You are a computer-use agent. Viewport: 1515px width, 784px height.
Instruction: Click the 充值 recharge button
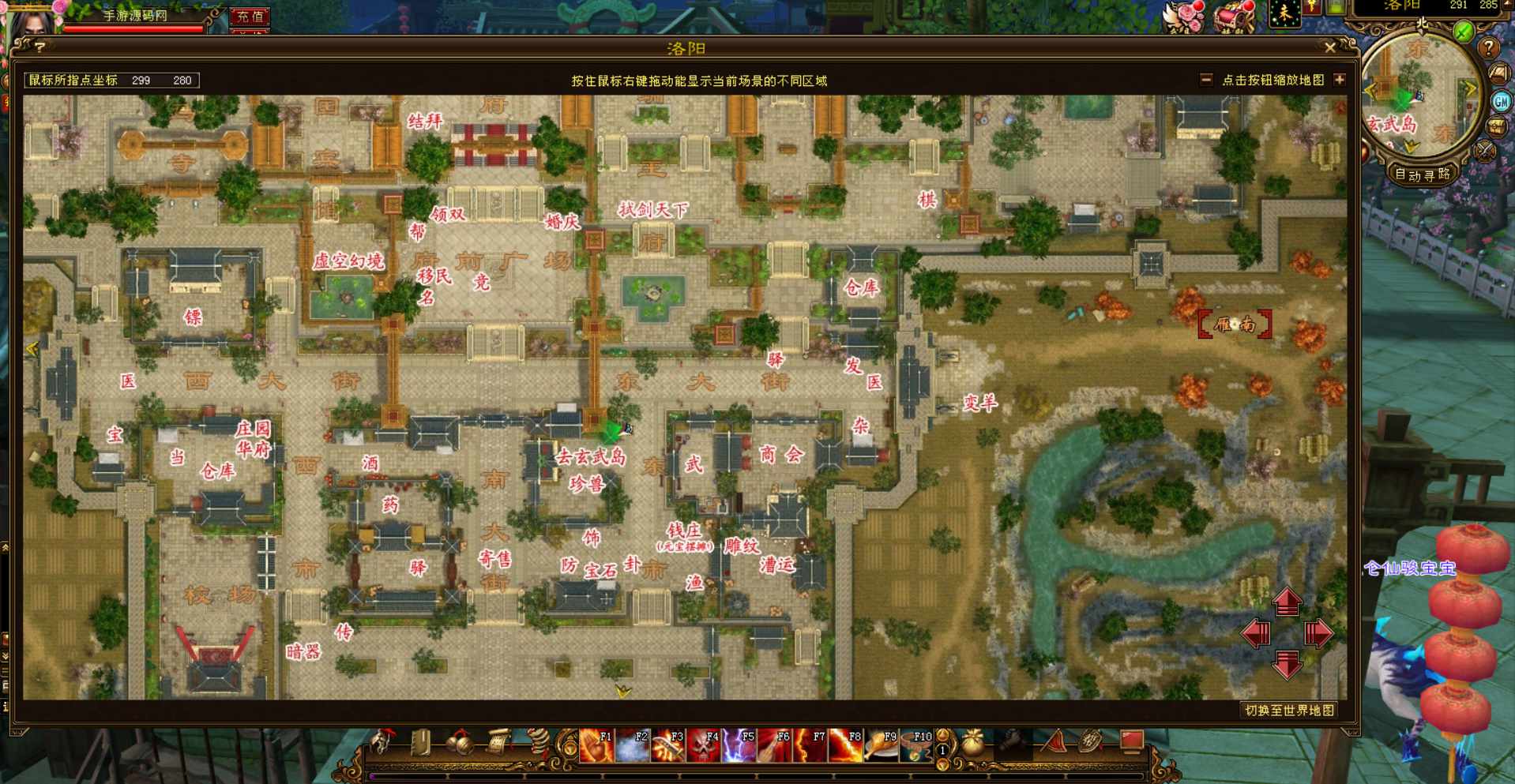point(250,16)
